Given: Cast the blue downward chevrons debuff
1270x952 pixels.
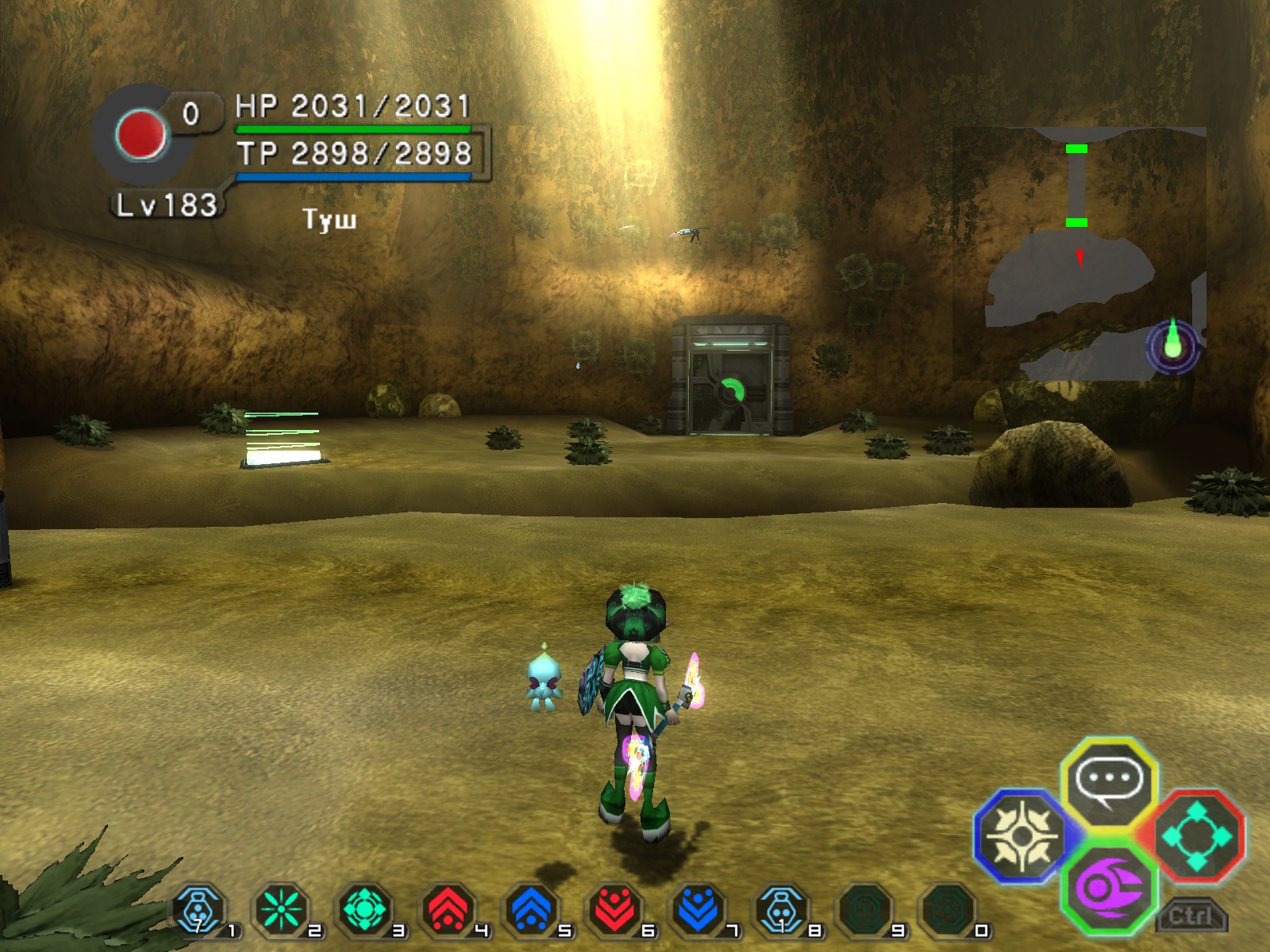Looking at the screenshot, I should (x=698, y=911).
